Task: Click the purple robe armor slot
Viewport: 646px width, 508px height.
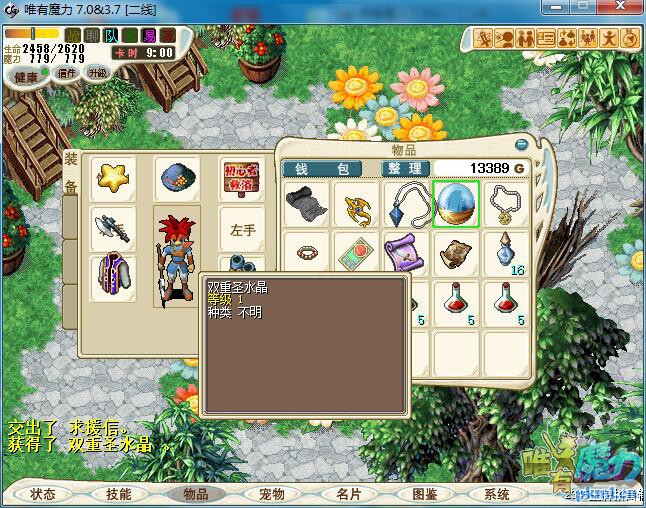Action: pyautogui.click(x=112, y=276)
